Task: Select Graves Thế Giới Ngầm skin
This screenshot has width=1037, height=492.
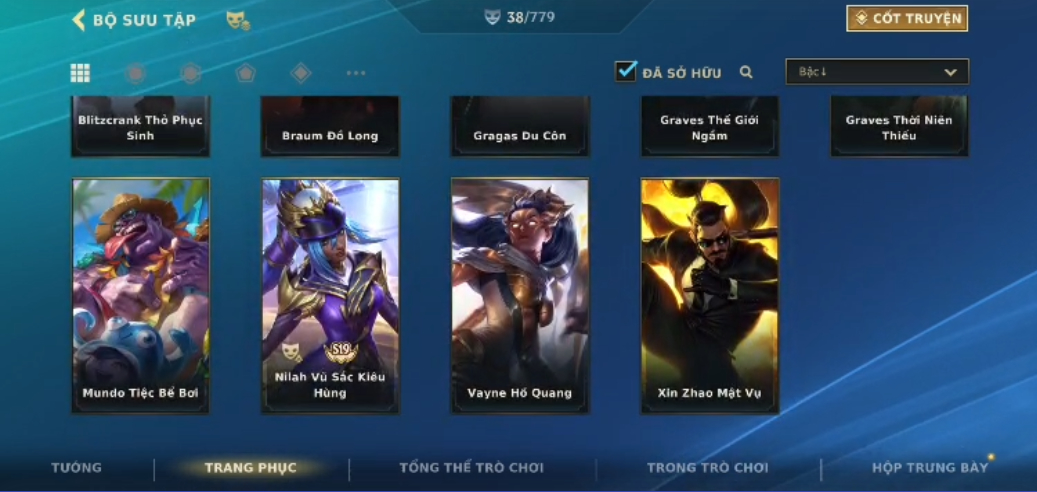Action: [x=710, y=127]
